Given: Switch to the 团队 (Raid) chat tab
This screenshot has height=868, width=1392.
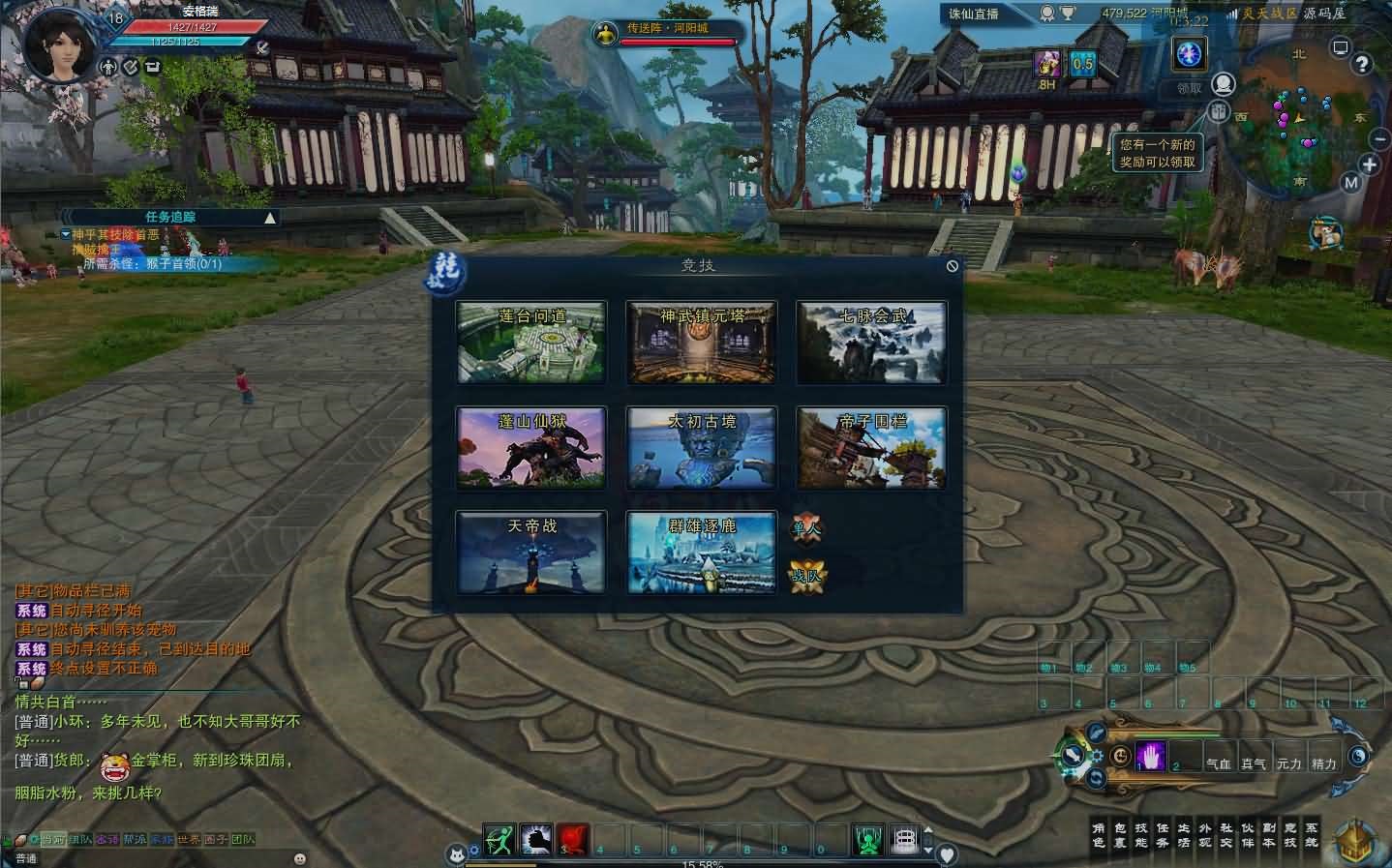Looking at the screenshot, I should [242, 842].
